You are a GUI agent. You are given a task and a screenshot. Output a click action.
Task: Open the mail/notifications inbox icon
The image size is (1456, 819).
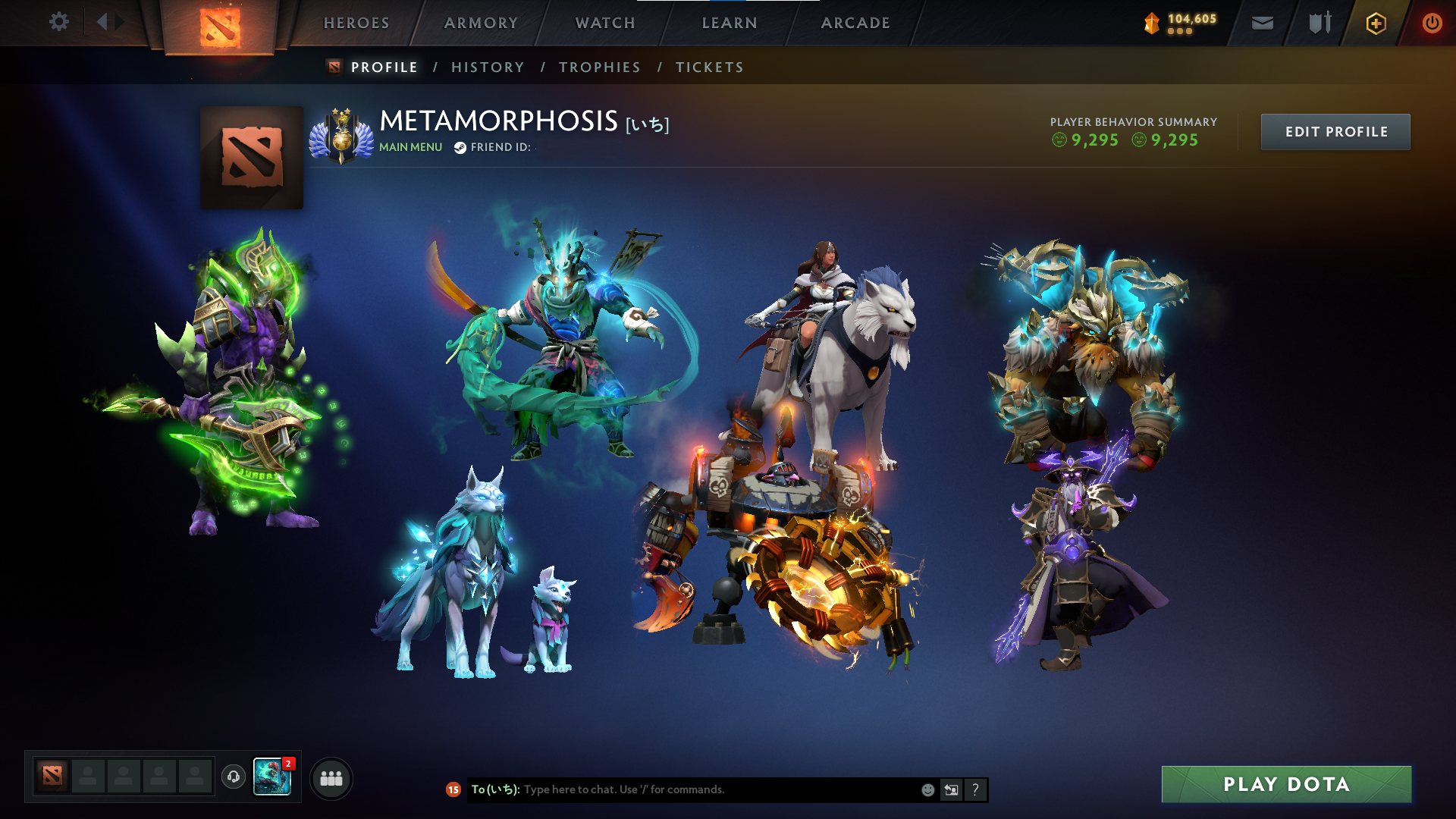click(x=1261, y=23)
